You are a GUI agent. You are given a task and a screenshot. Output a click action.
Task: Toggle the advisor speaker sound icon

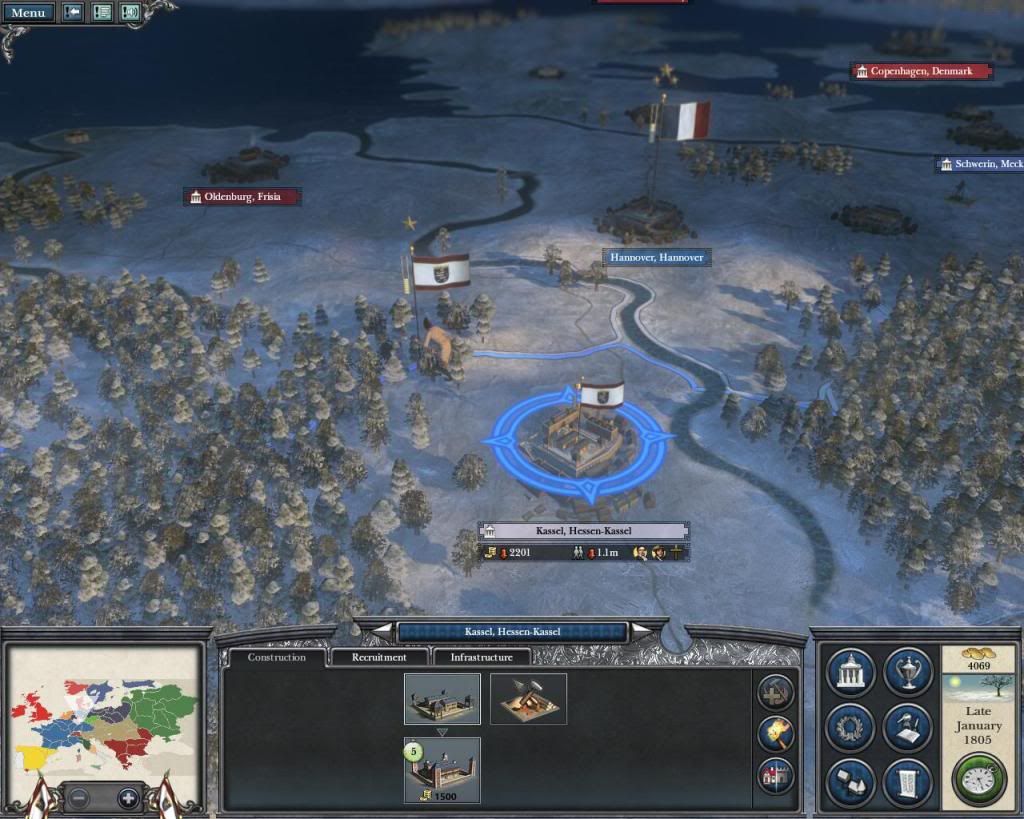point(130,13)
